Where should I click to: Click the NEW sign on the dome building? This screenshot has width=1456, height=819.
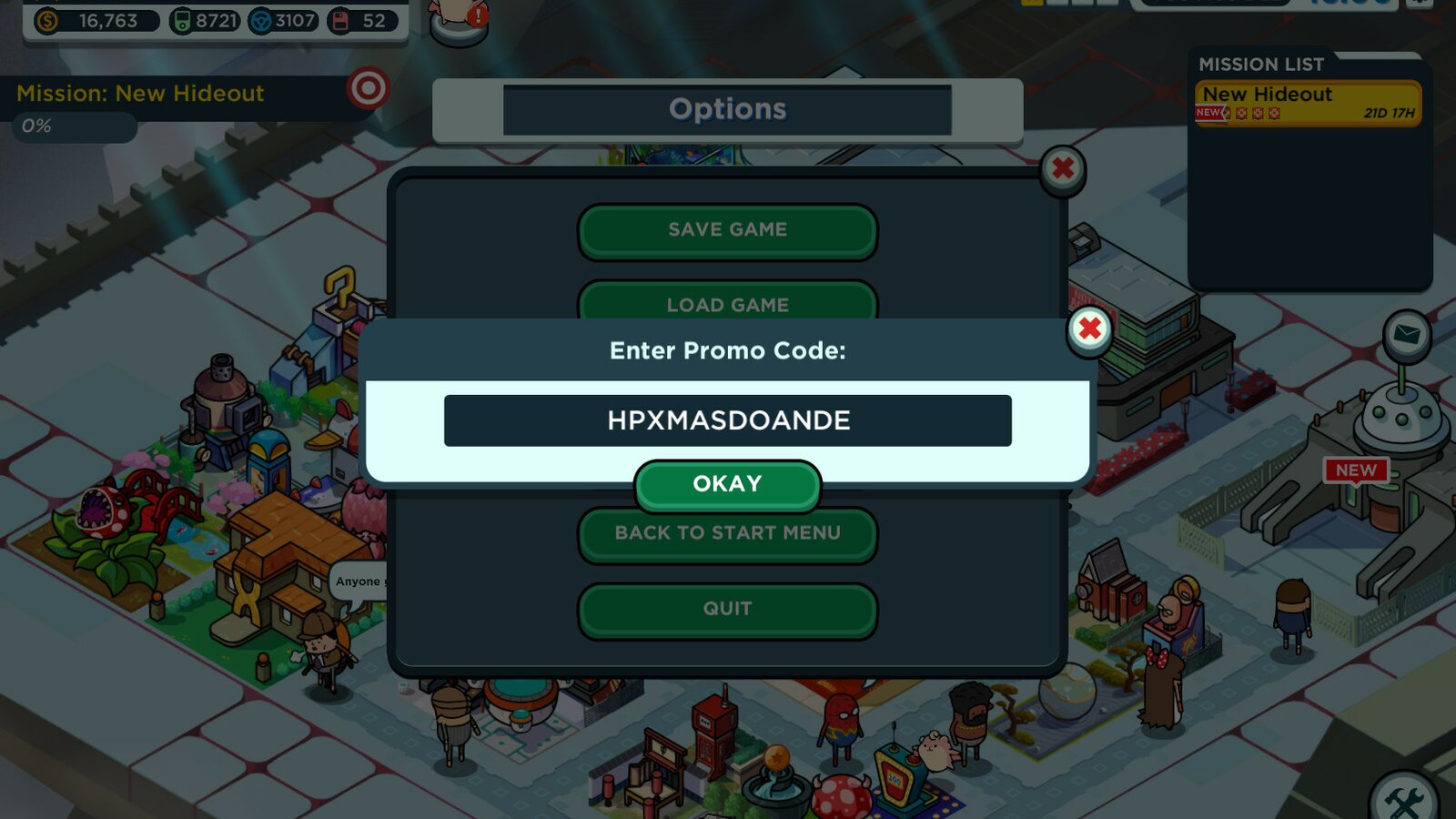tap(1355, 471)
